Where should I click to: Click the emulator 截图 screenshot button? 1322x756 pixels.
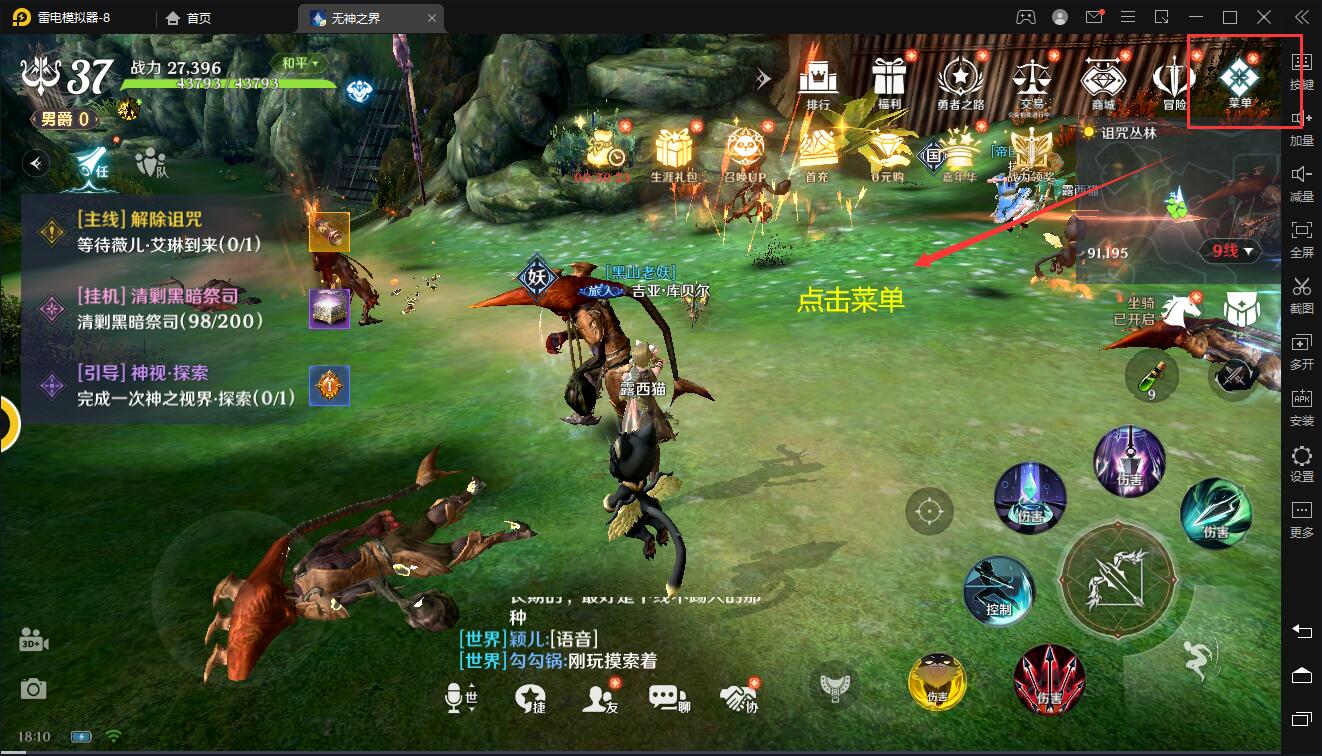1302,294
